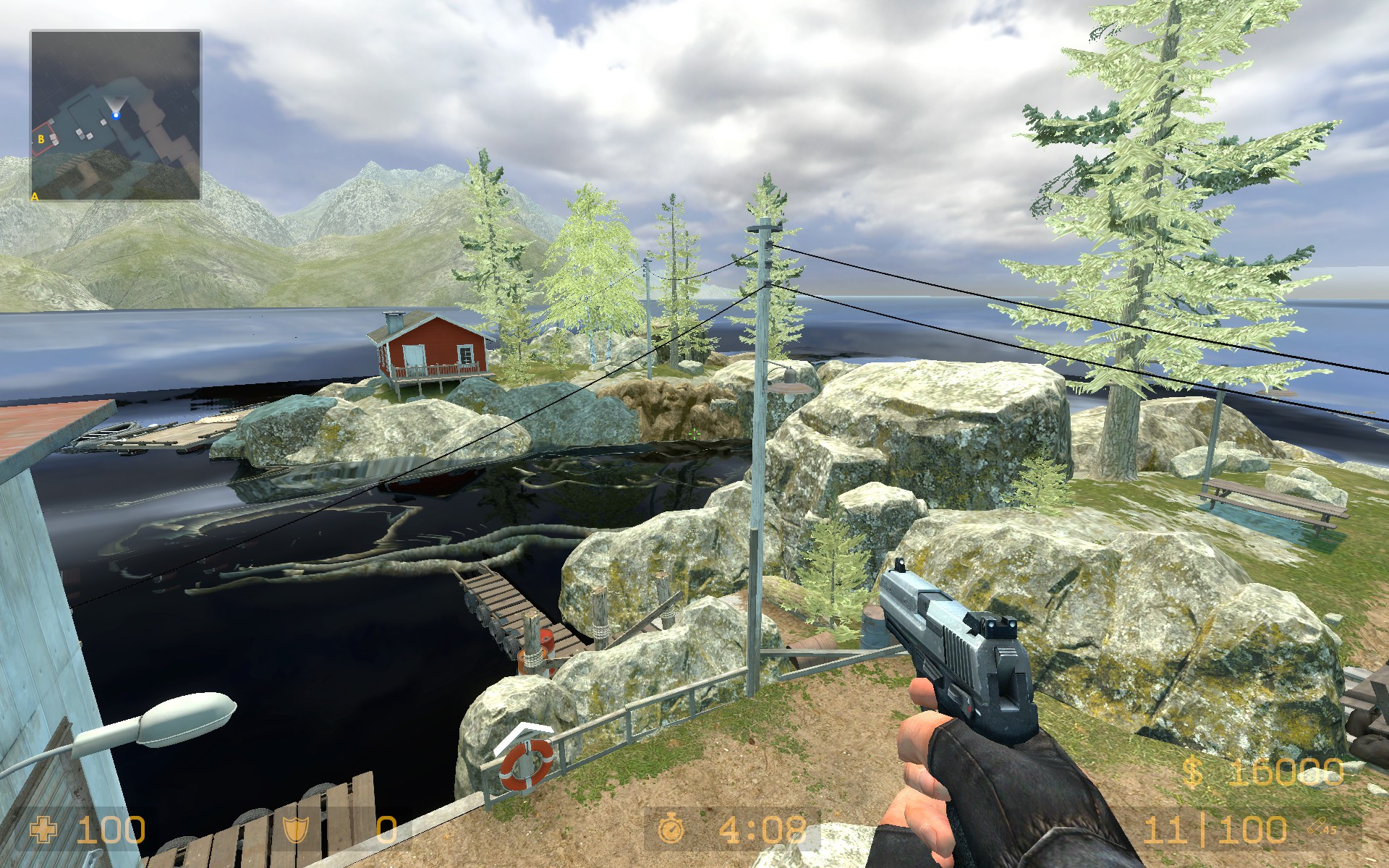
Task: Click the bombsite B marker on the radar
Action: click(x=41, y=138)
